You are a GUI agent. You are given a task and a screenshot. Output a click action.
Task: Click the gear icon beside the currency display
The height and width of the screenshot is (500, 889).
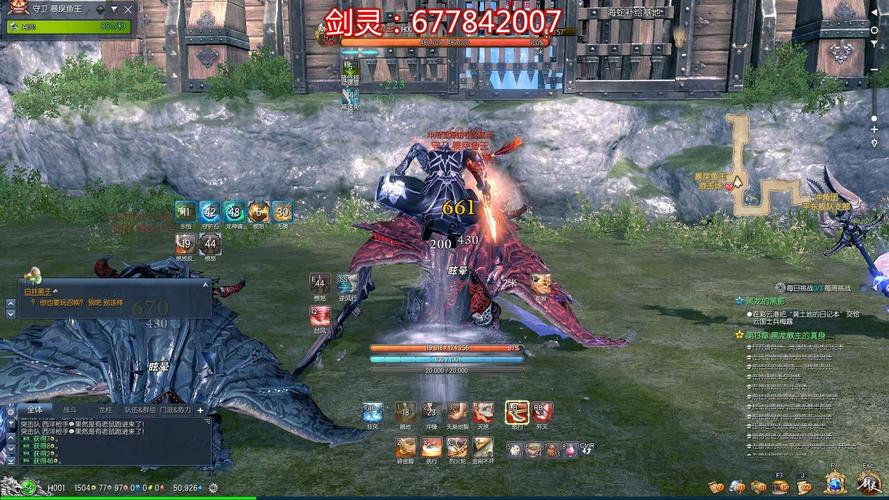212,488
